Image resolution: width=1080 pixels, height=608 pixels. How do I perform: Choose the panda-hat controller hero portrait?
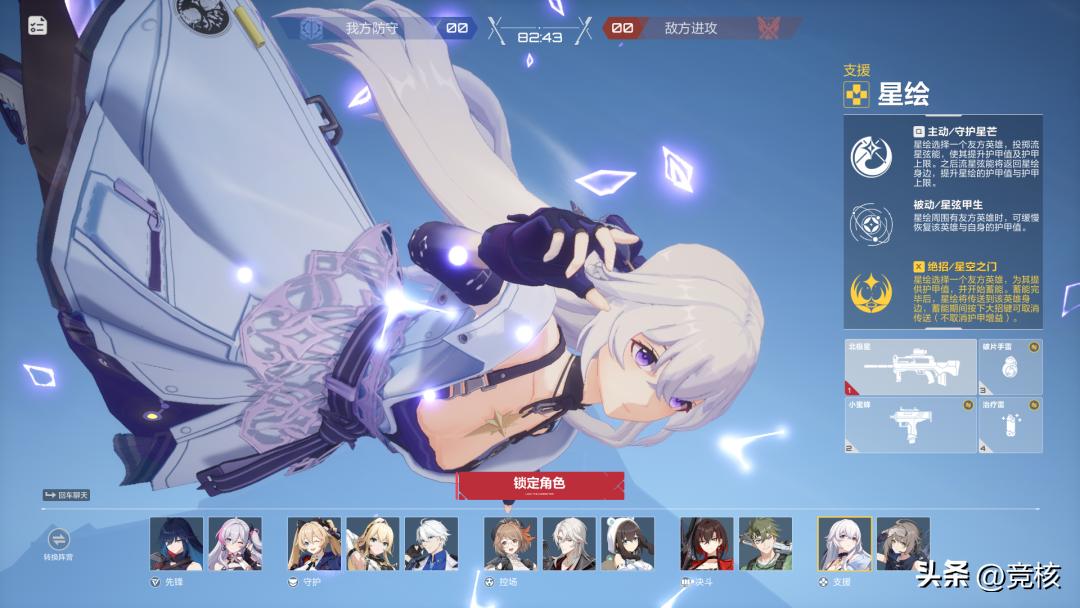pyautogui.click(x=628, y=544)
